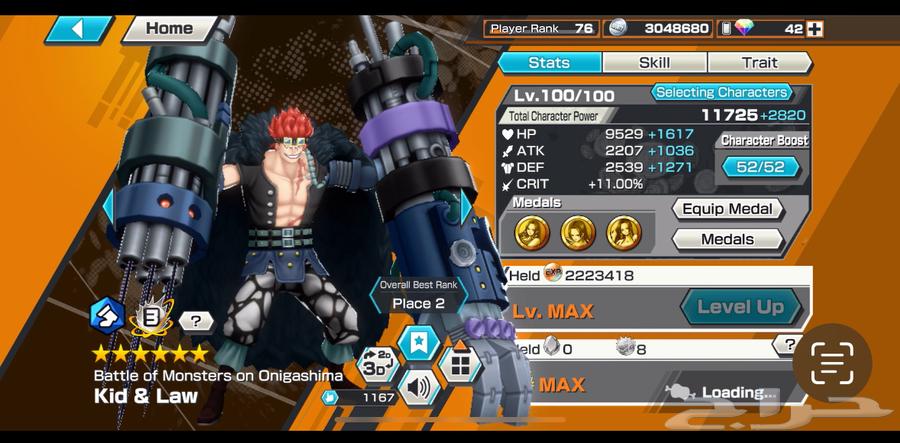The image size is (900, 443).
Task: Choose Equip Medal
Action: [727, 209]
